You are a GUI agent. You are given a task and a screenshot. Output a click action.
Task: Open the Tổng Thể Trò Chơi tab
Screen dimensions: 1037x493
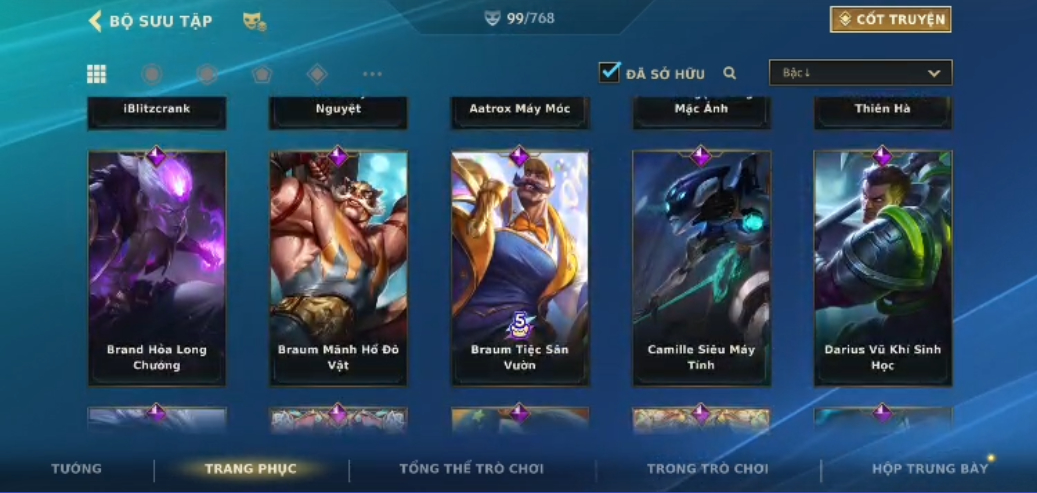(x=471, y=469)
